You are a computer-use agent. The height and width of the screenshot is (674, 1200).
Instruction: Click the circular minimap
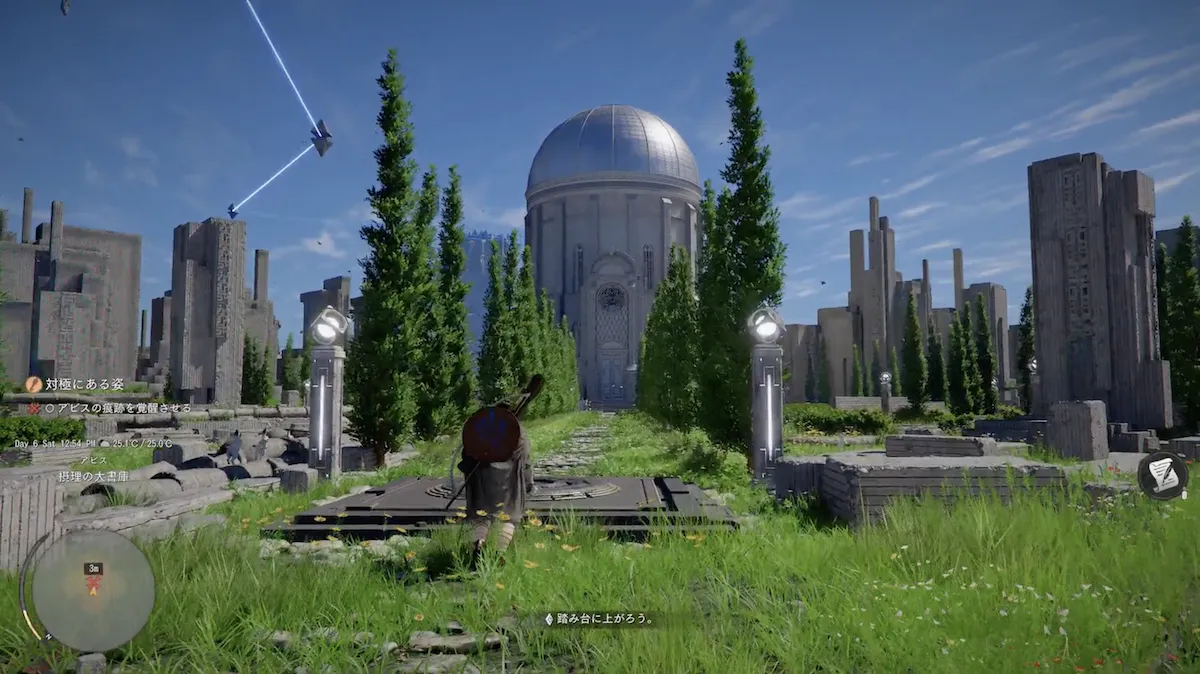point(92,590)
